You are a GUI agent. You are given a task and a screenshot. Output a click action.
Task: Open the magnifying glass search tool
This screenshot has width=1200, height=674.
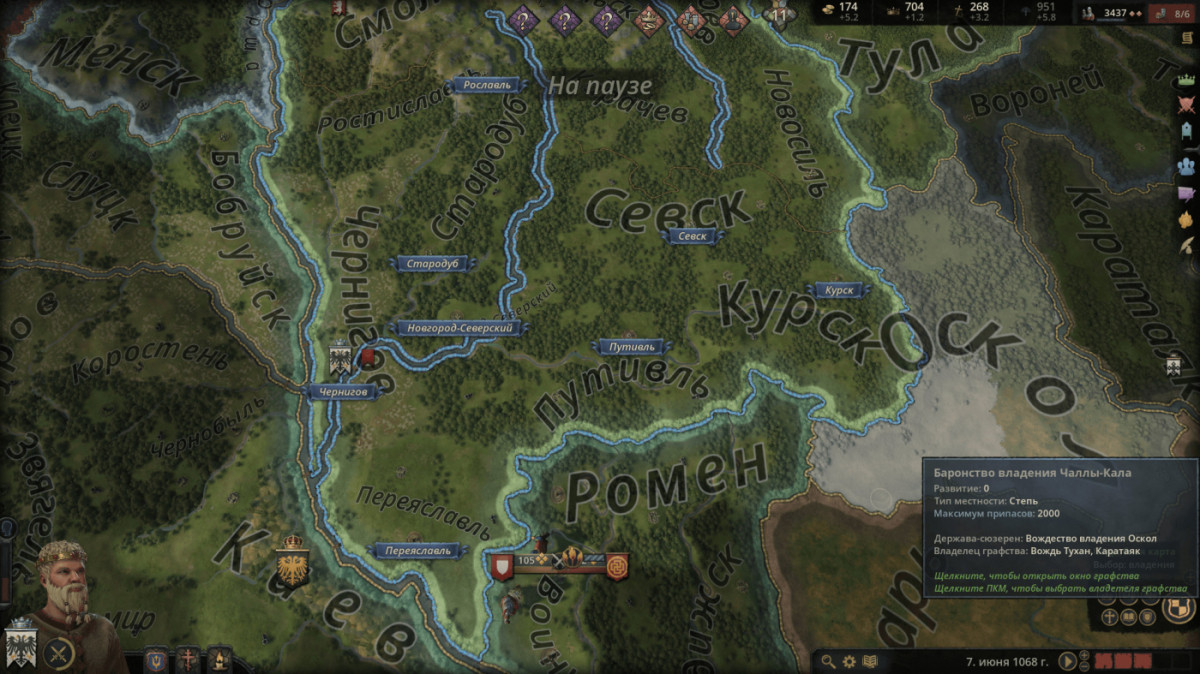tap(828, 661)
